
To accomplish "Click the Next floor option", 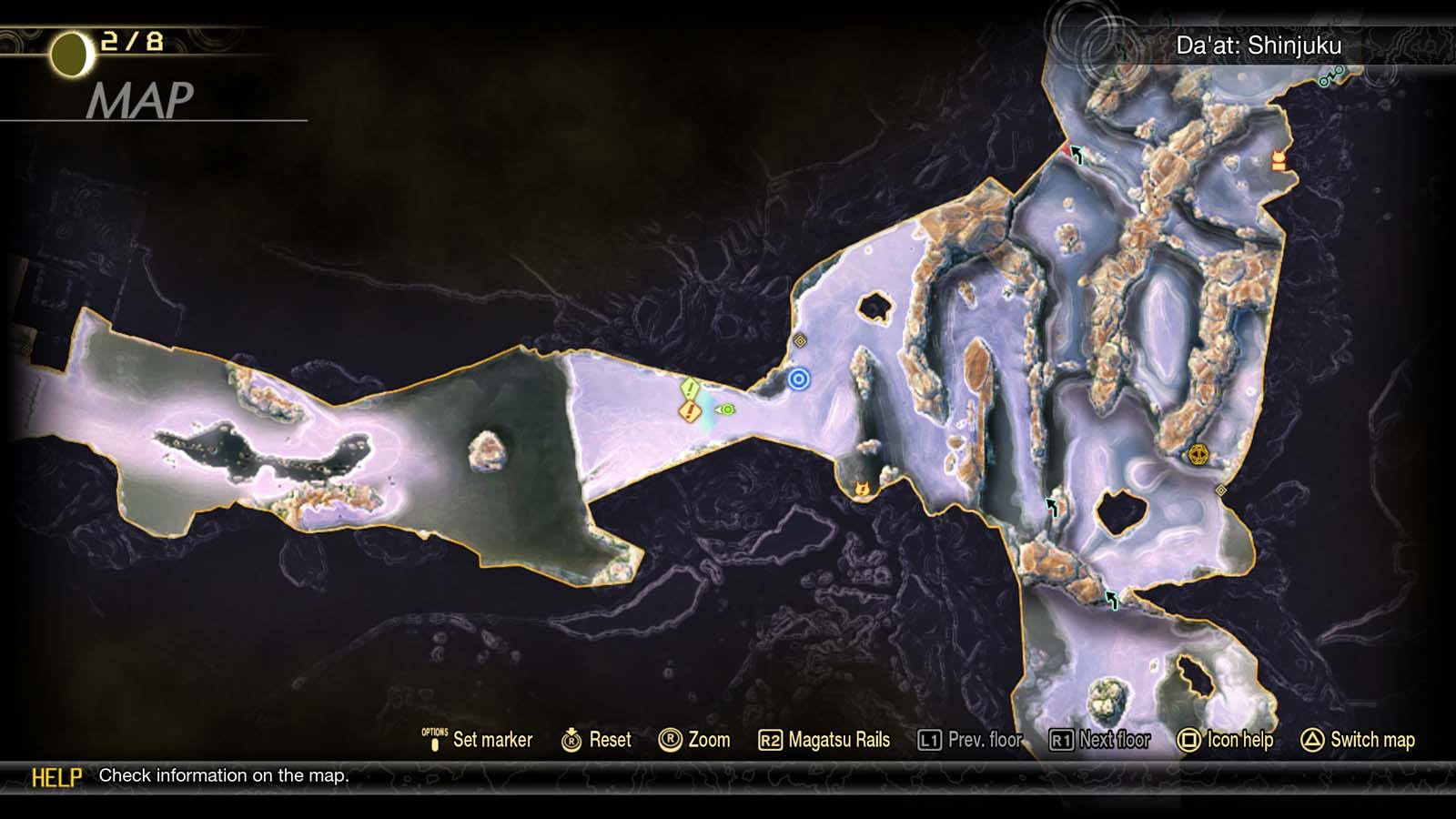I will click(1100, 740).
